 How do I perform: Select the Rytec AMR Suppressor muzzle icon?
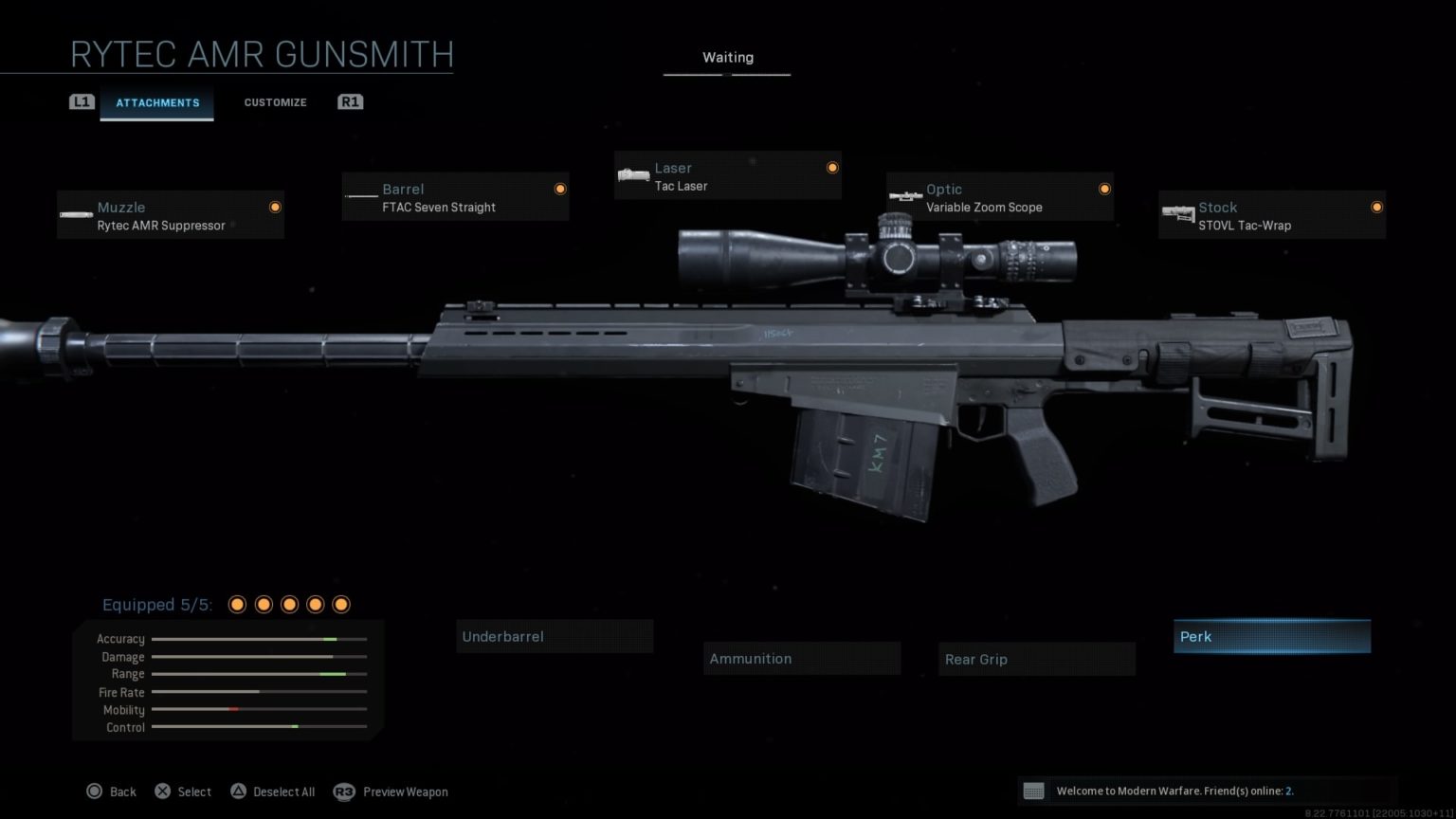point(75,214)
